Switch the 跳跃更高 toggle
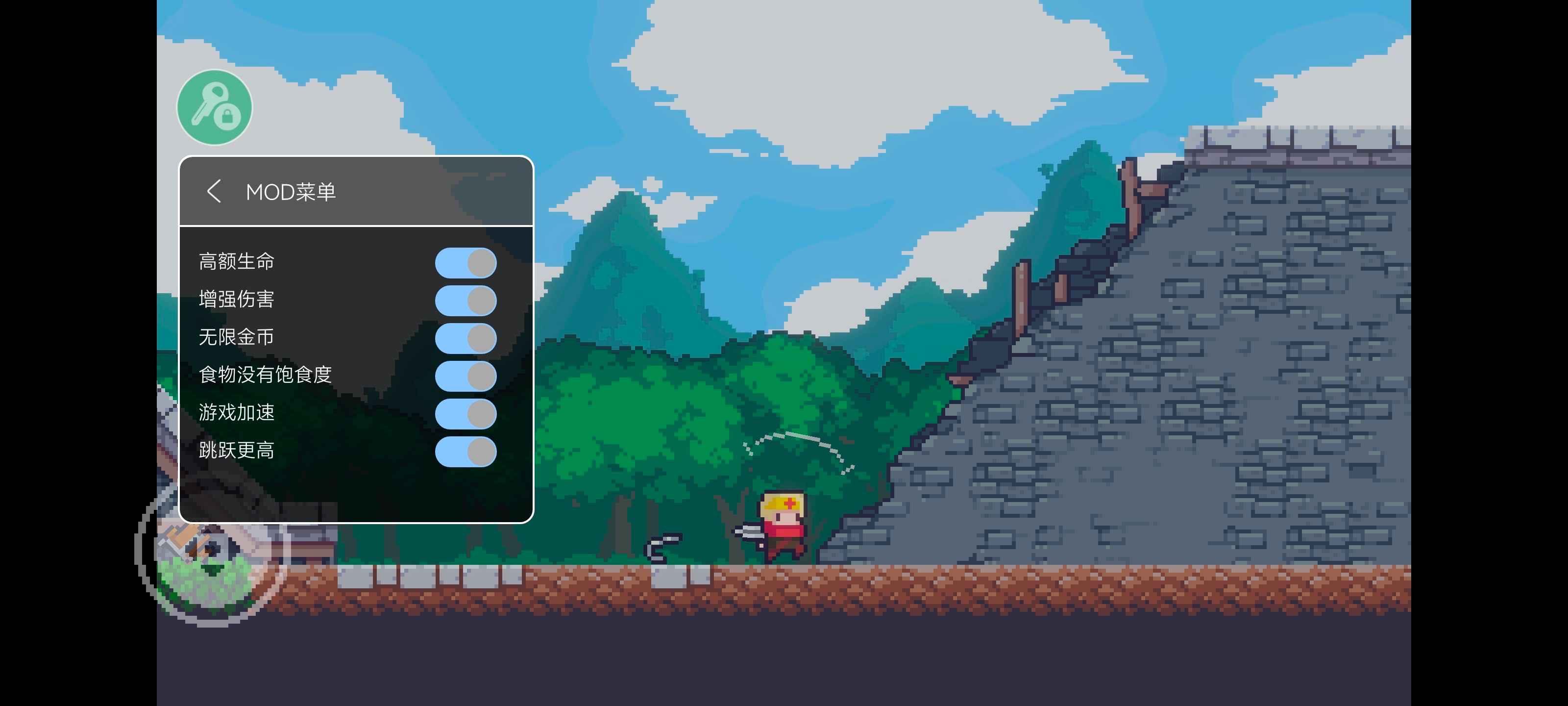1568x706 pixels. point(465,452)
